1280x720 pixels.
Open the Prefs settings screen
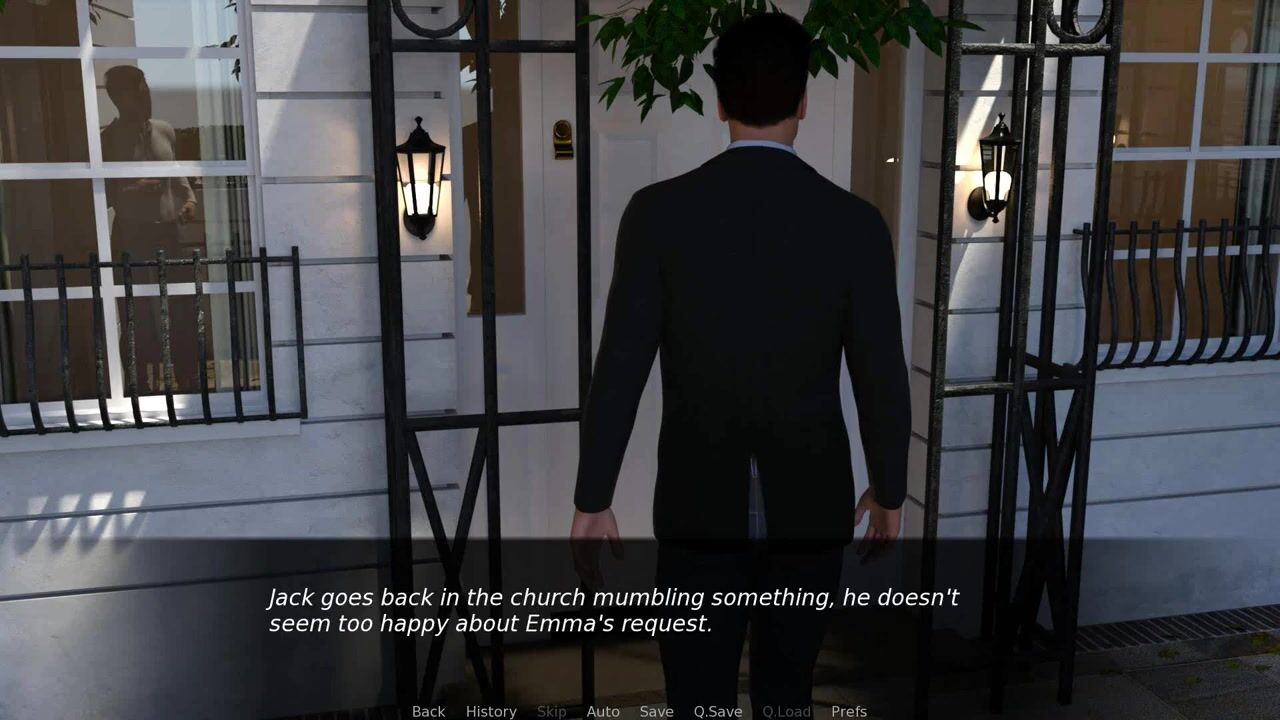pyautogui.click(x=849, y=711)
